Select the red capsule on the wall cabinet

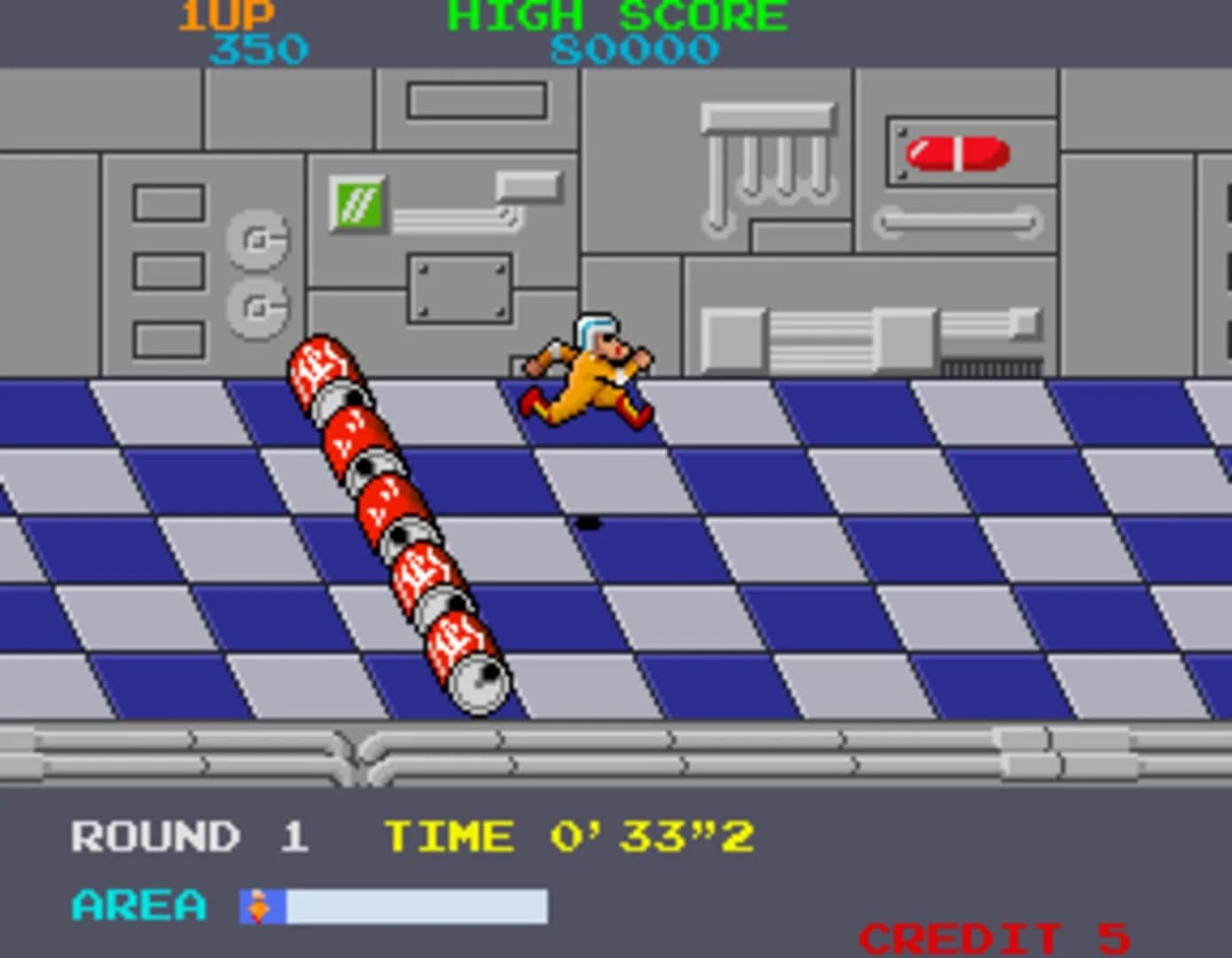pos(956,151)
